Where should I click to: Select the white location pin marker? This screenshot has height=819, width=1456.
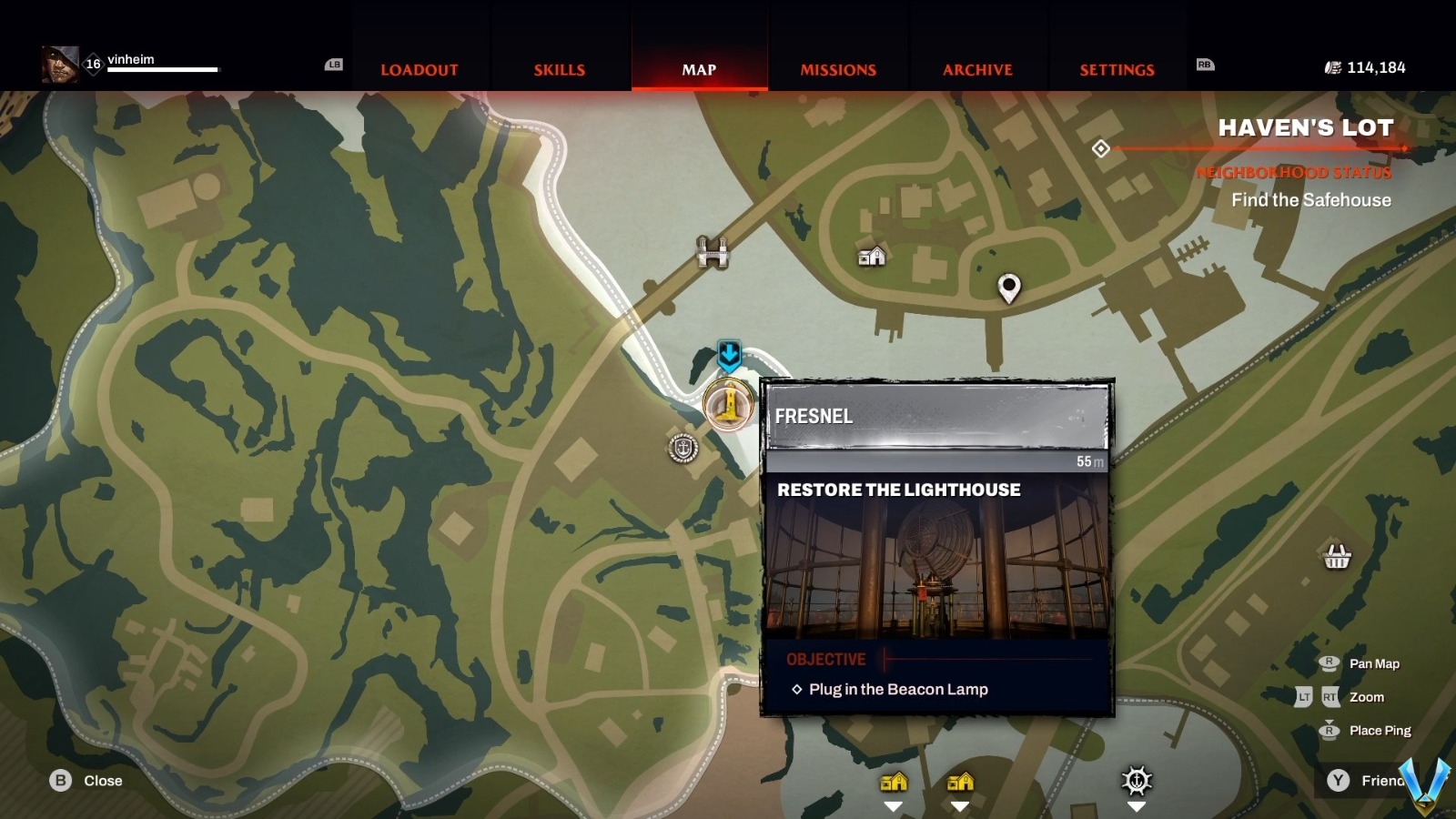pyautogui.click(x=1008, y=288)
